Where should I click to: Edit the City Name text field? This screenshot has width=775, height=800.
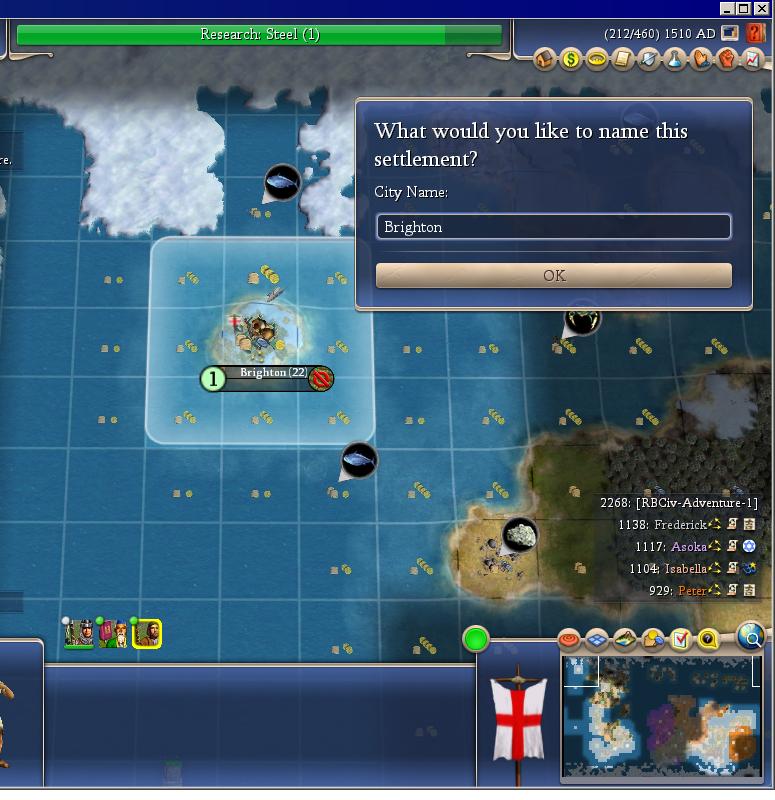point(553,227)
